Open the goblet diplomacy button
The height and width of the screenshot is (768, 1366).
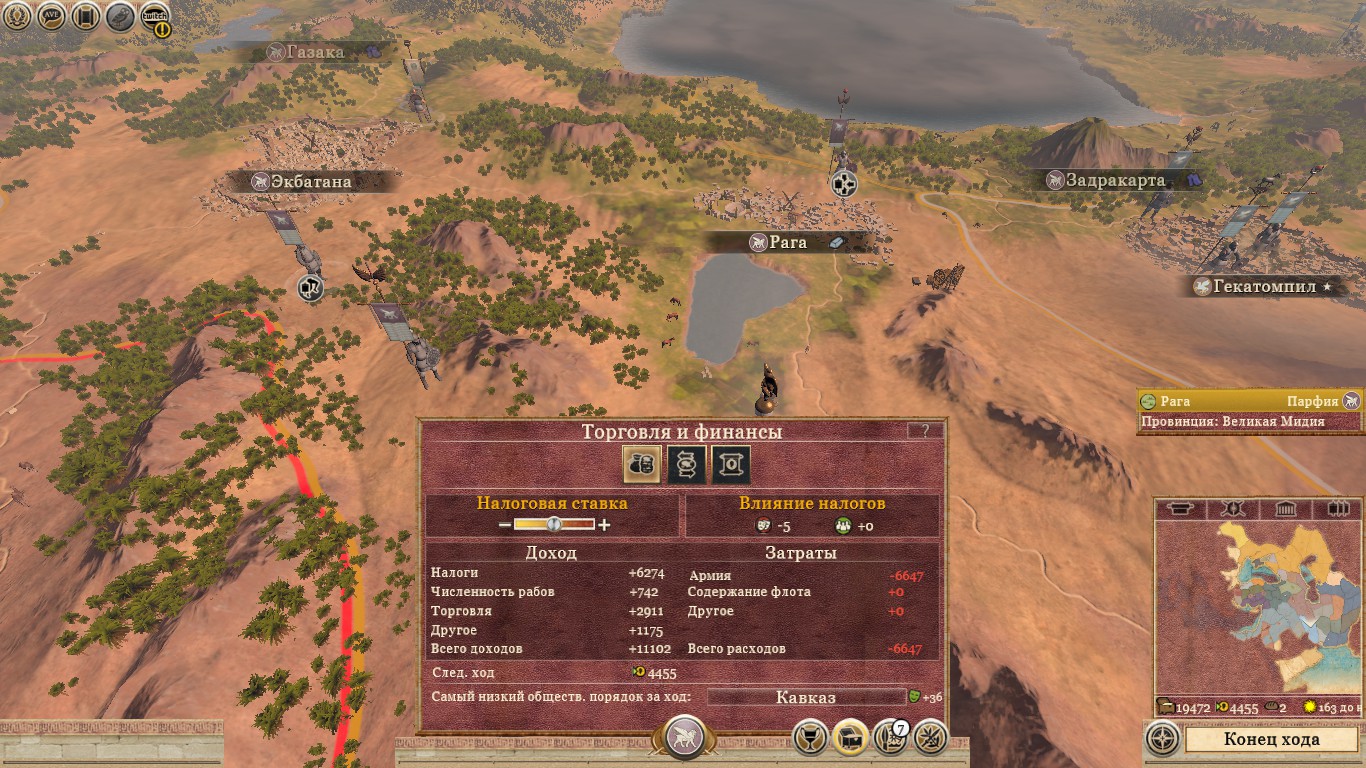coord(810,738)
